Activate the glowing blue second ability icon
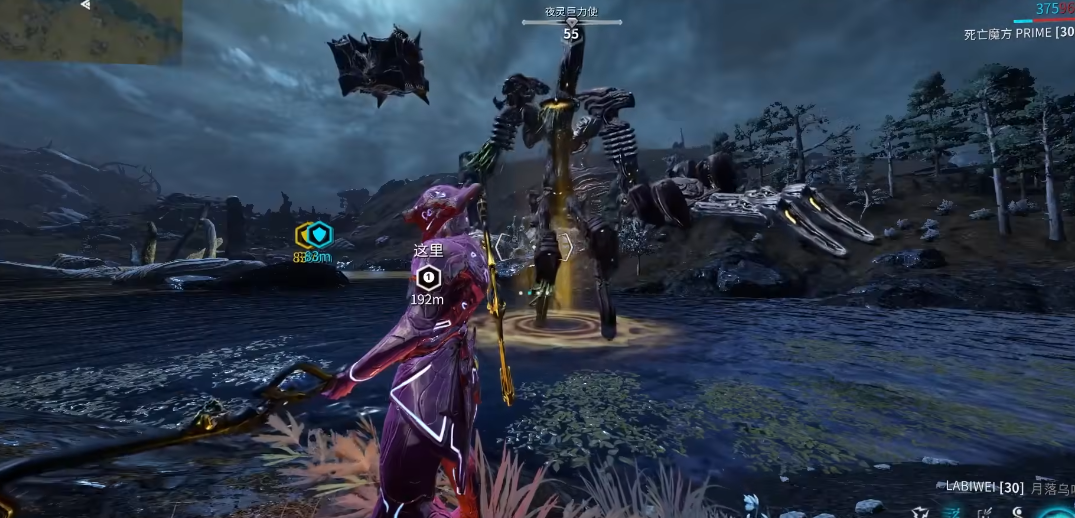Viewport: 1075px width, 518px height. click(953, 512)
